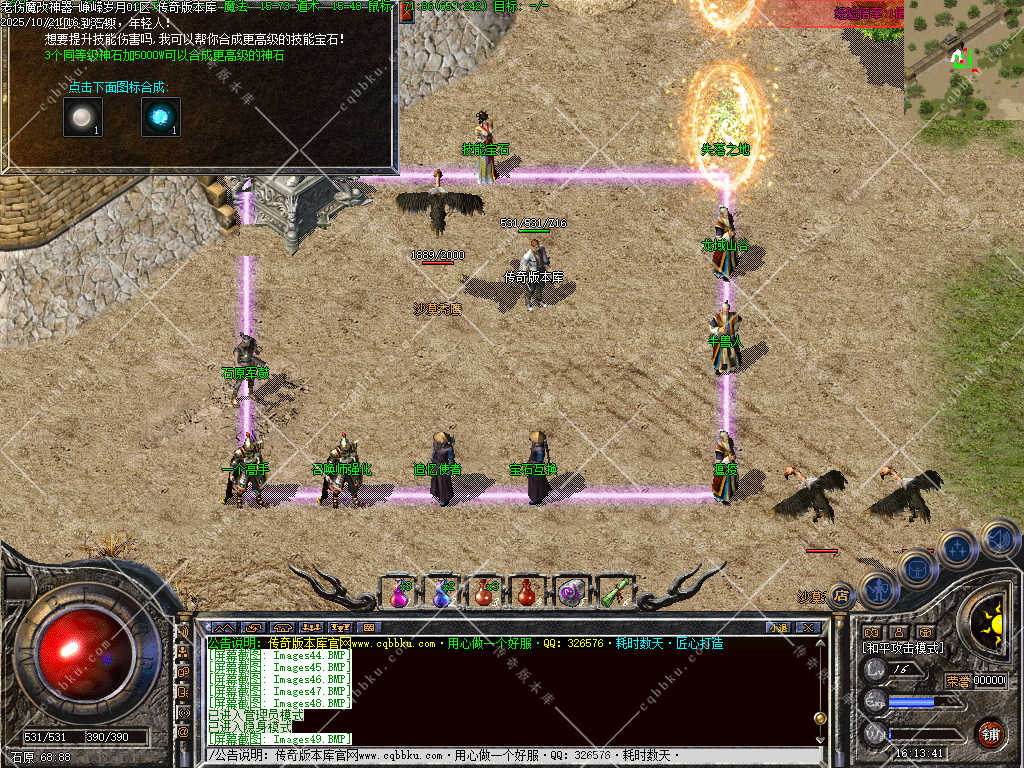Use the red potion with x3 count
The height and width of the screenshot is (768, 1024).
[x=484, y=593]
